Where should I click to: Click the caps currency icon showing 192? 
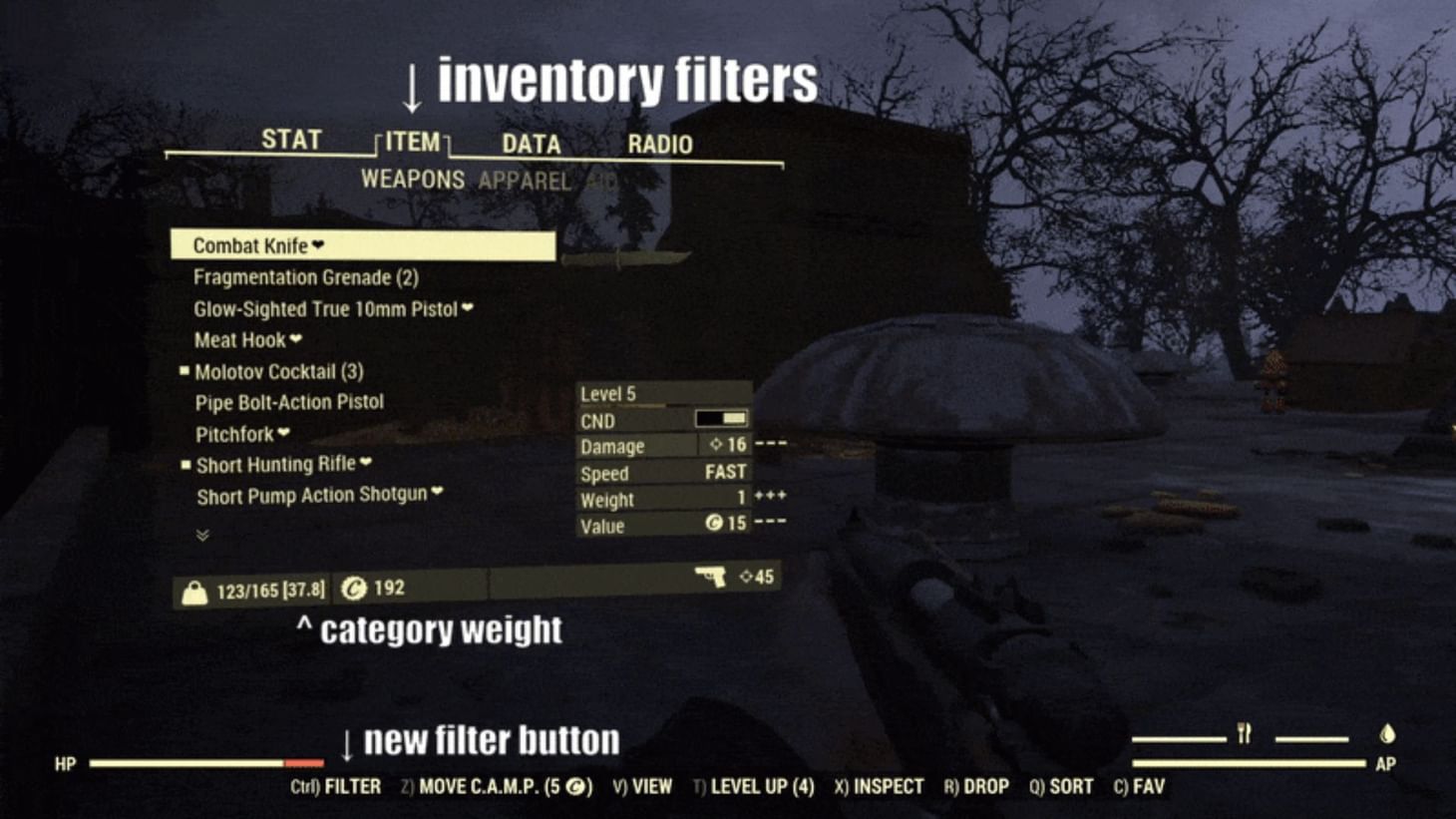point(355,589)
